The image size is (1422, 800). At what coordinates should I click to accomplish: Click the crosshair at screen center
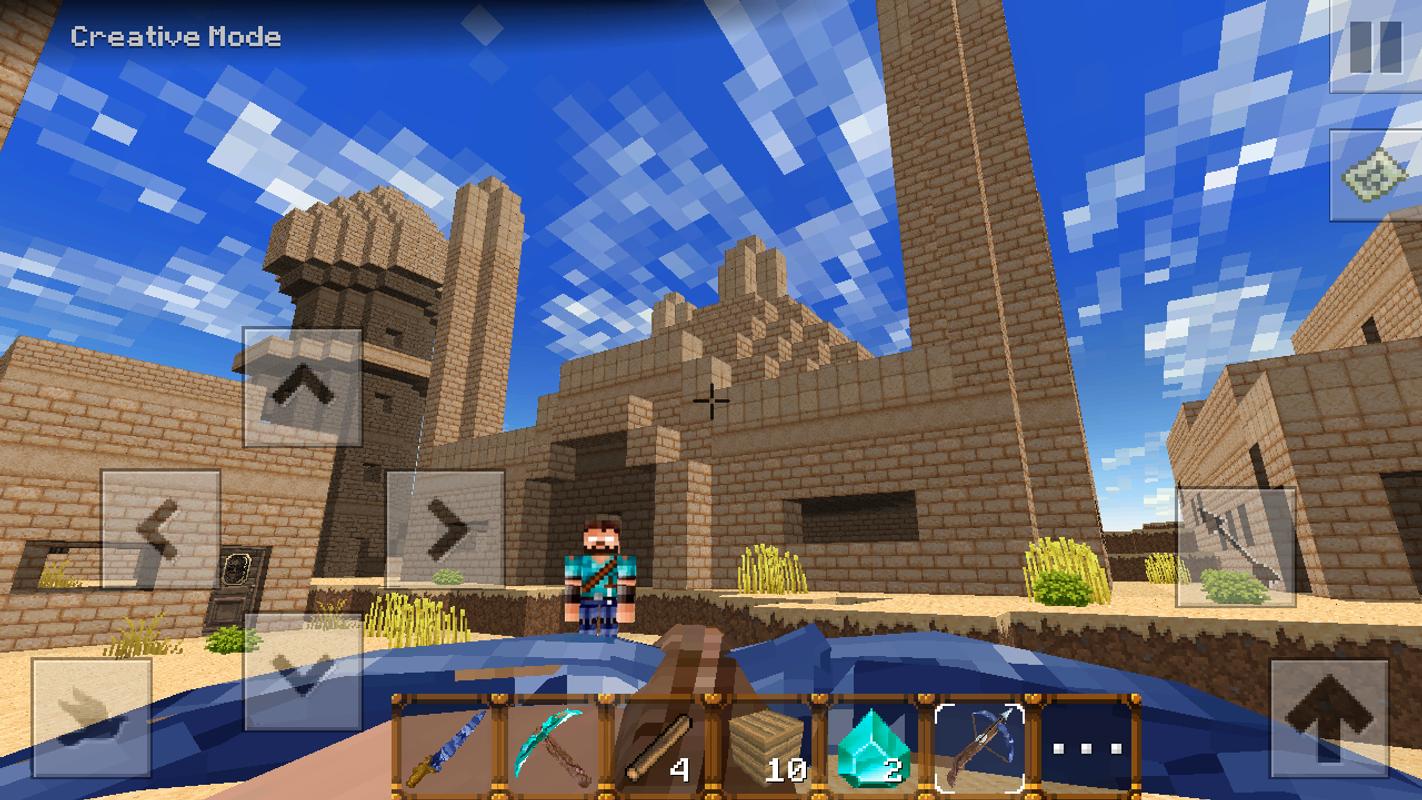(x=711, y=400)
